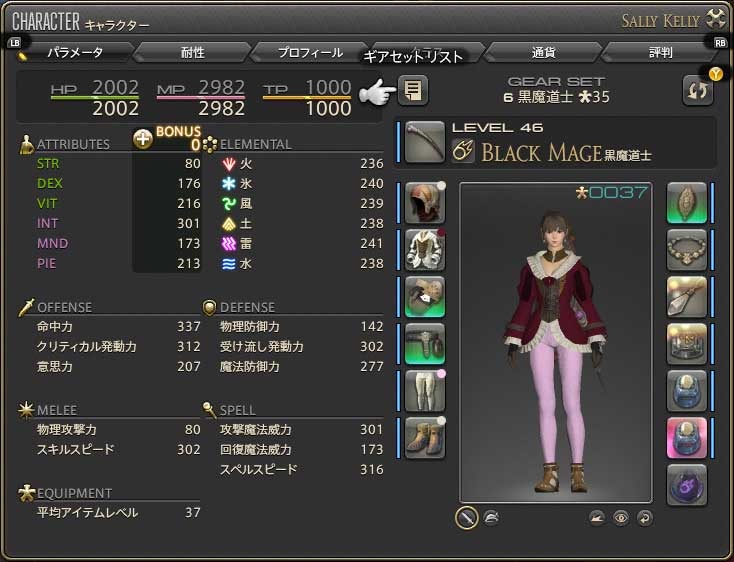Choose the white coat body slot
Image resolution: width=734 pixels, height=562 pixels.
coord(425,249)
